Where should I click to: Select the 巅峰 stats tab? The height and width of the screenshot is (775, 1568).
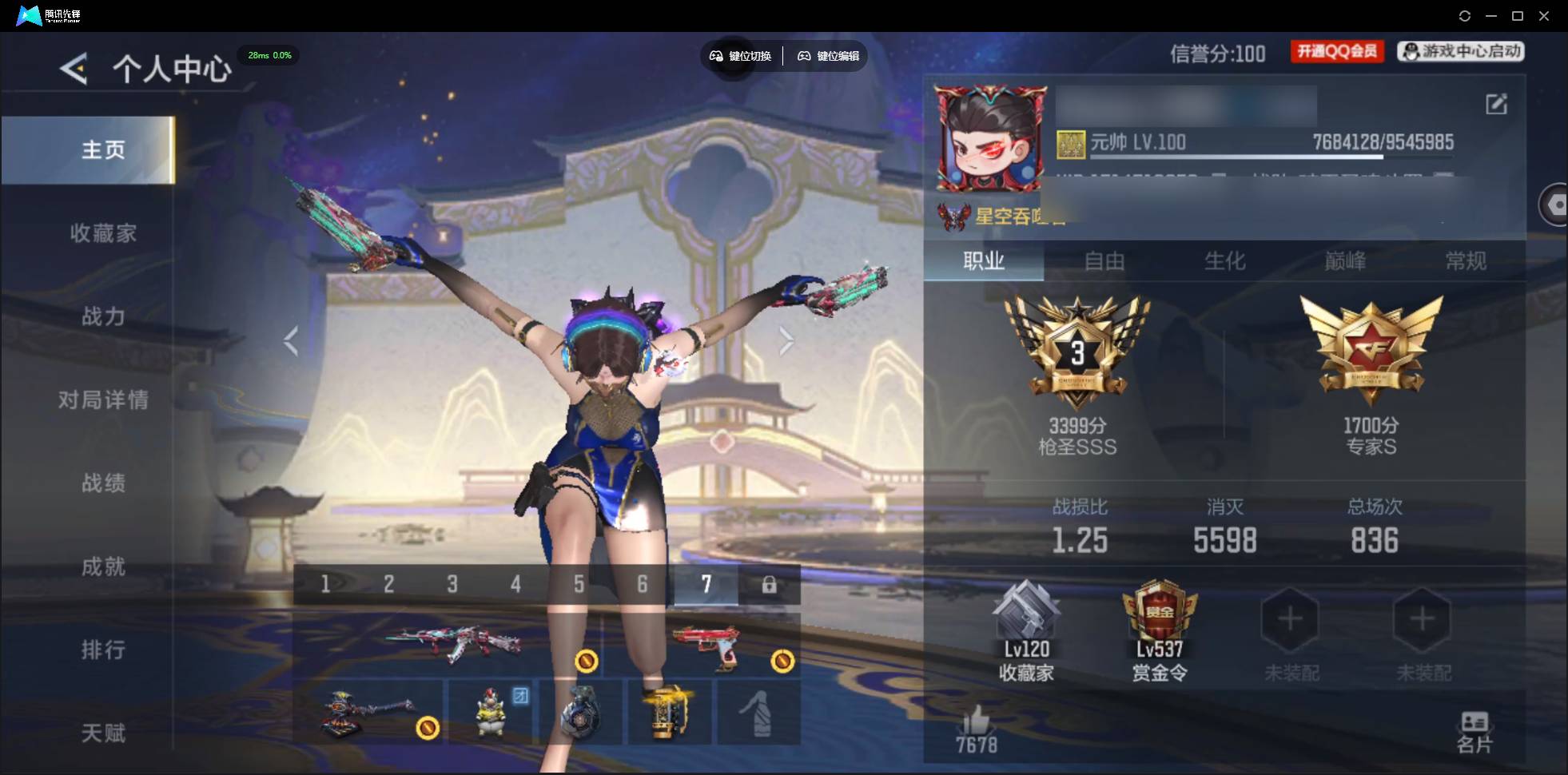tap(1345, 261)
